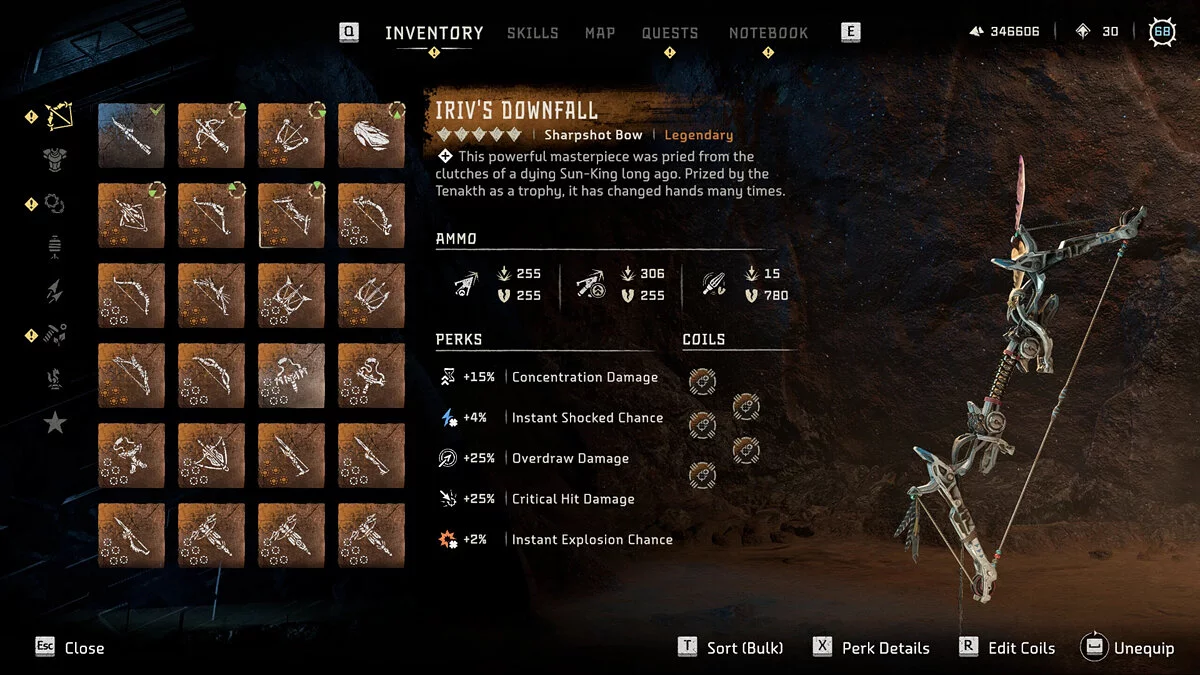This screenshot has width=1200, height=675.
Task: Select the Inventory tab
Action: click(x=434, y=33)
